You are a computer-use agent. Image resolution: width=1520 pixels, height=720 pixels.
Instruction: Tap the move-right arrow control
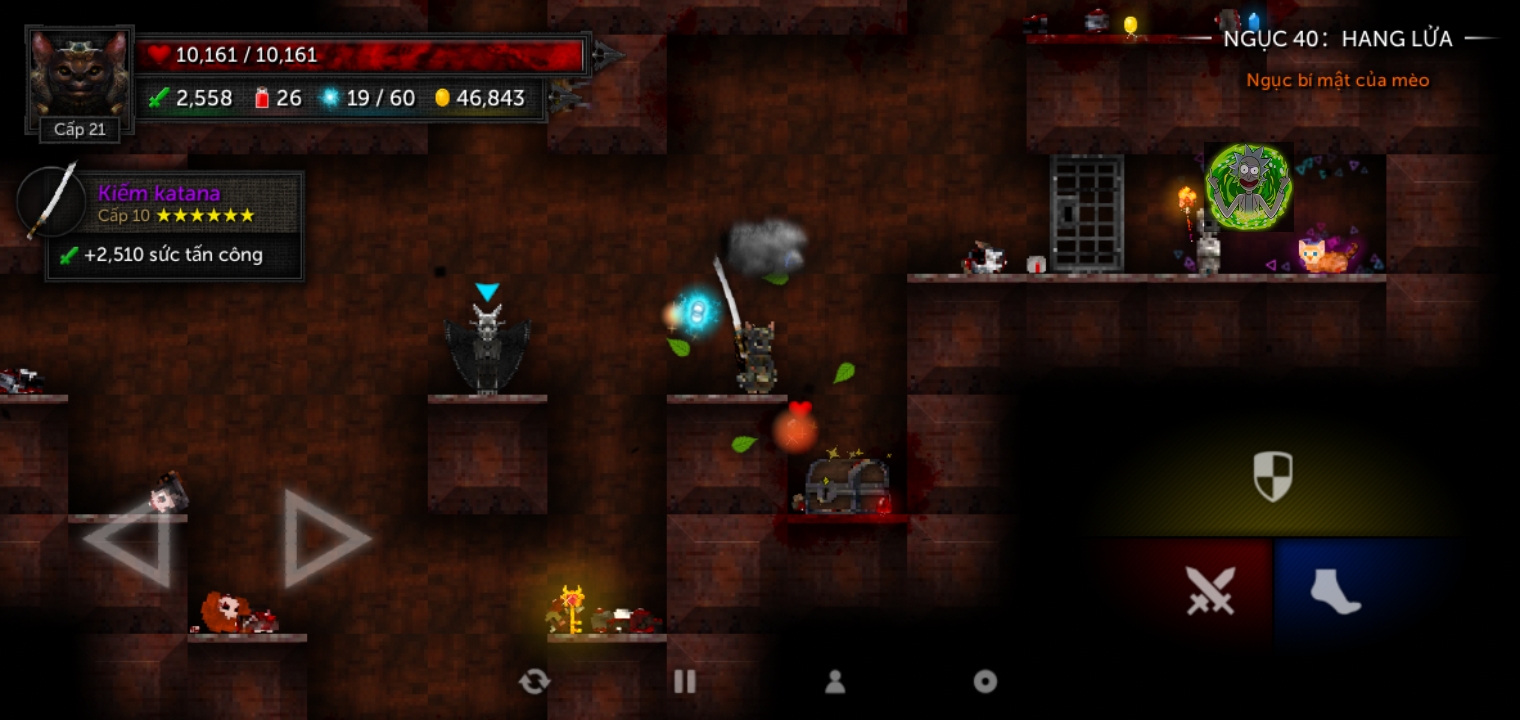pyautogui.click(x=325, y=538)
